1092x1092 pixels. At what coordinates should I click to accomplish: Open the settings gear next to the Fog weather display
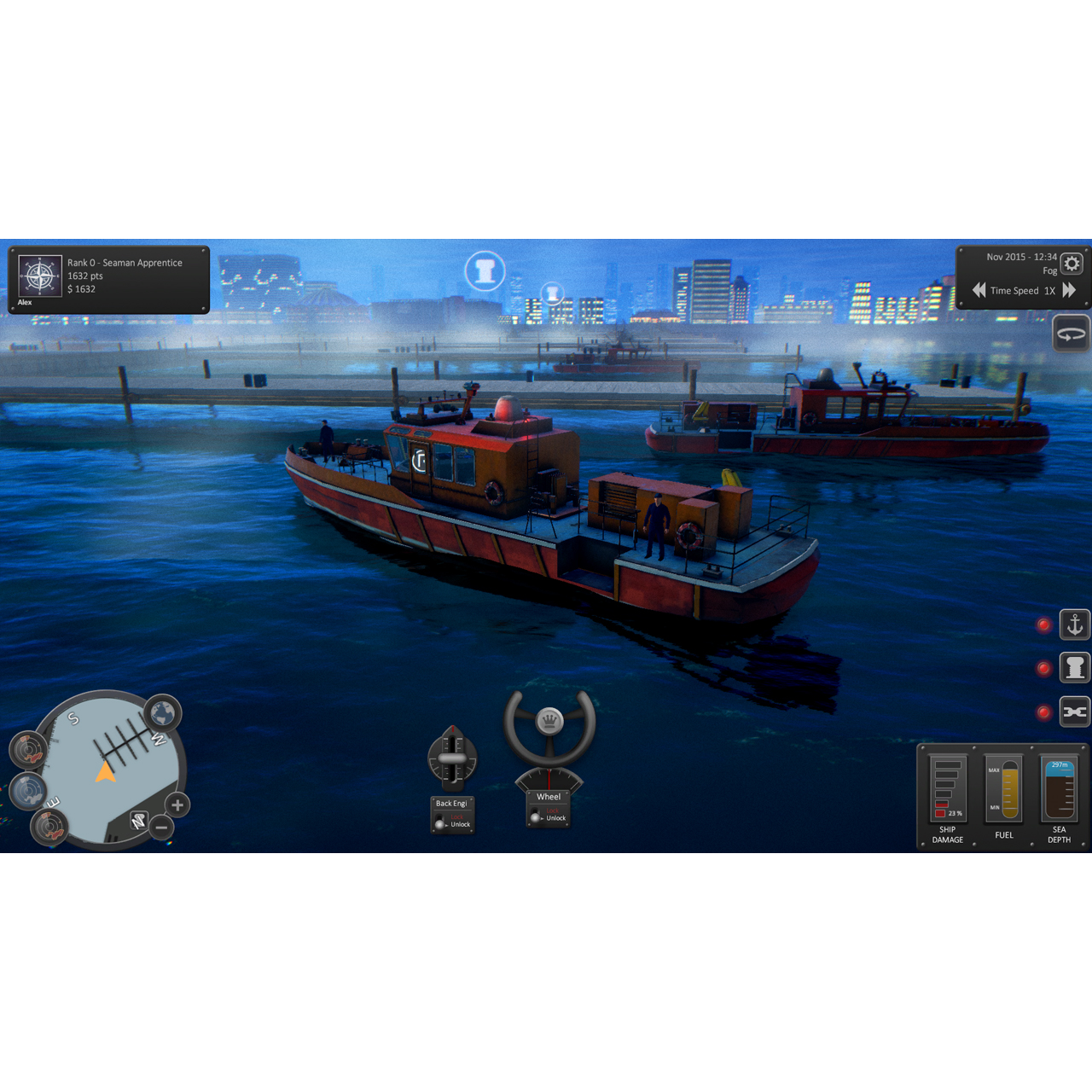tap(1072, 264)
